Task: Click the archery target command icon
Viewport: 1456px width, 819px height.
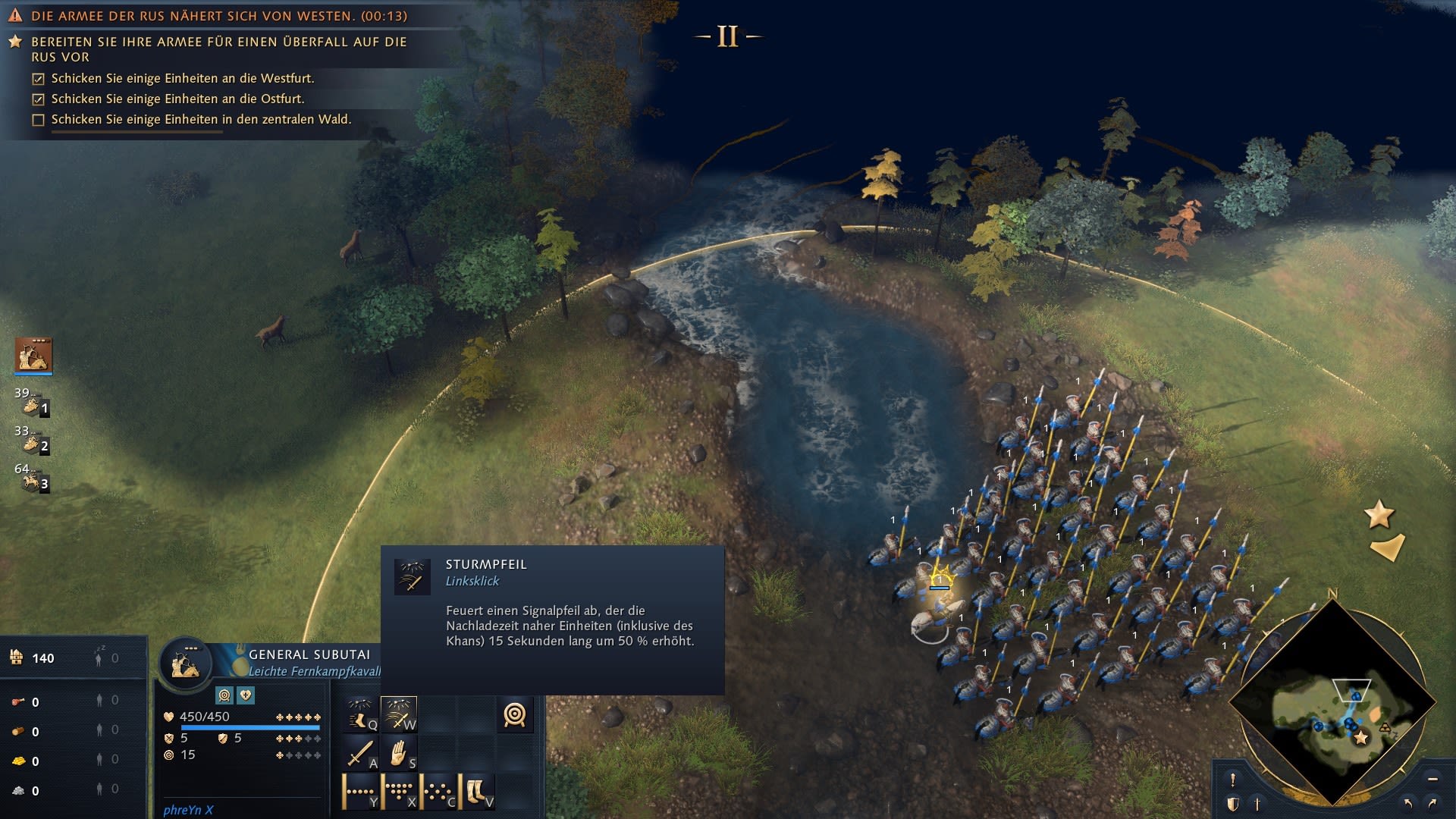Action: pyautogui.click(x=515, y=714)
